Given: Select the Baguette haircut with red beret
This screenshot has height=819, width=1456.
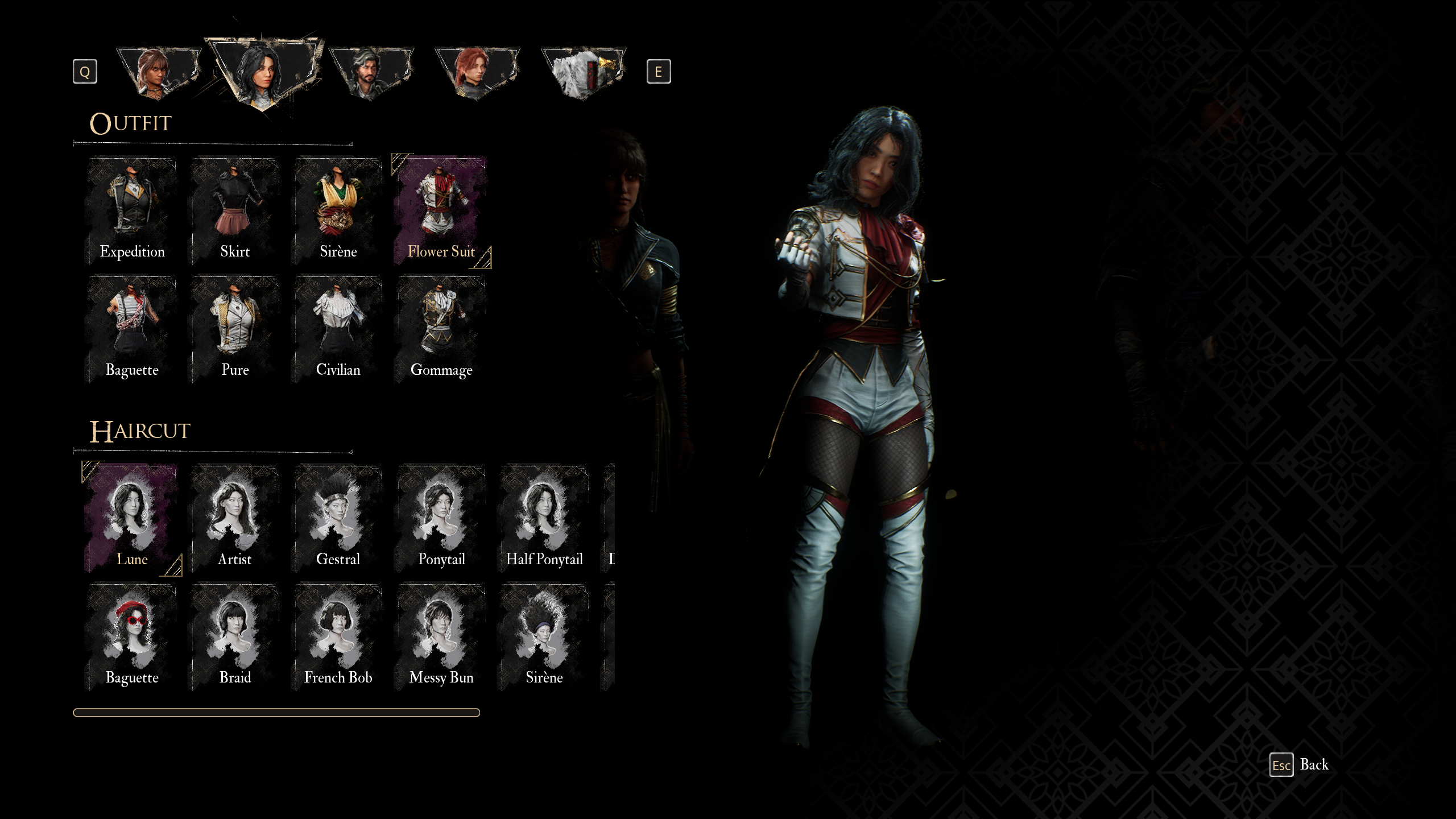Looking at the screenshot, I should point(132,637).
